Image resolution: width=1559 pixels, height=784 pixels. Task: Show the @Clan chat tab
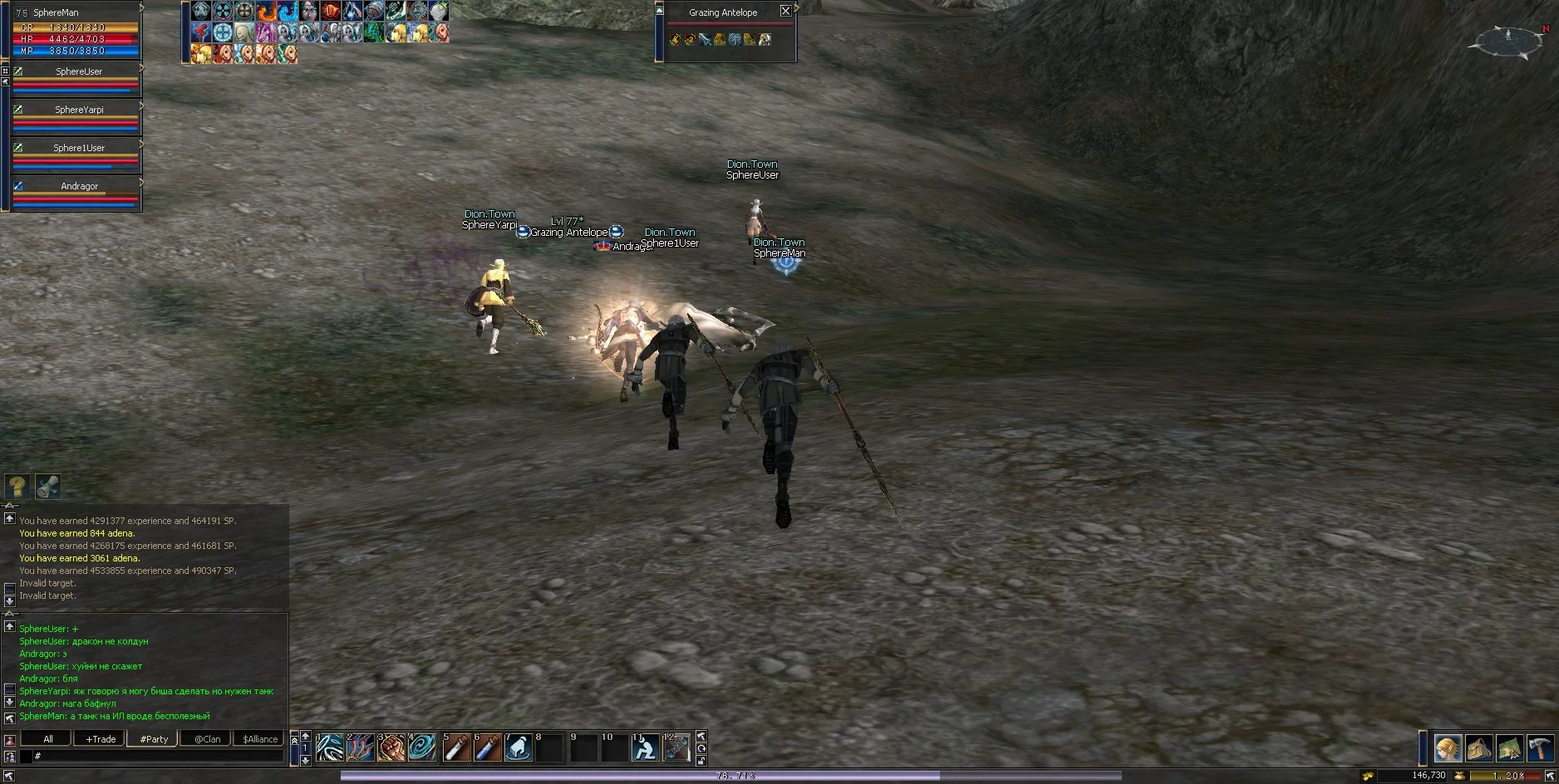click(x=207, y=739)
